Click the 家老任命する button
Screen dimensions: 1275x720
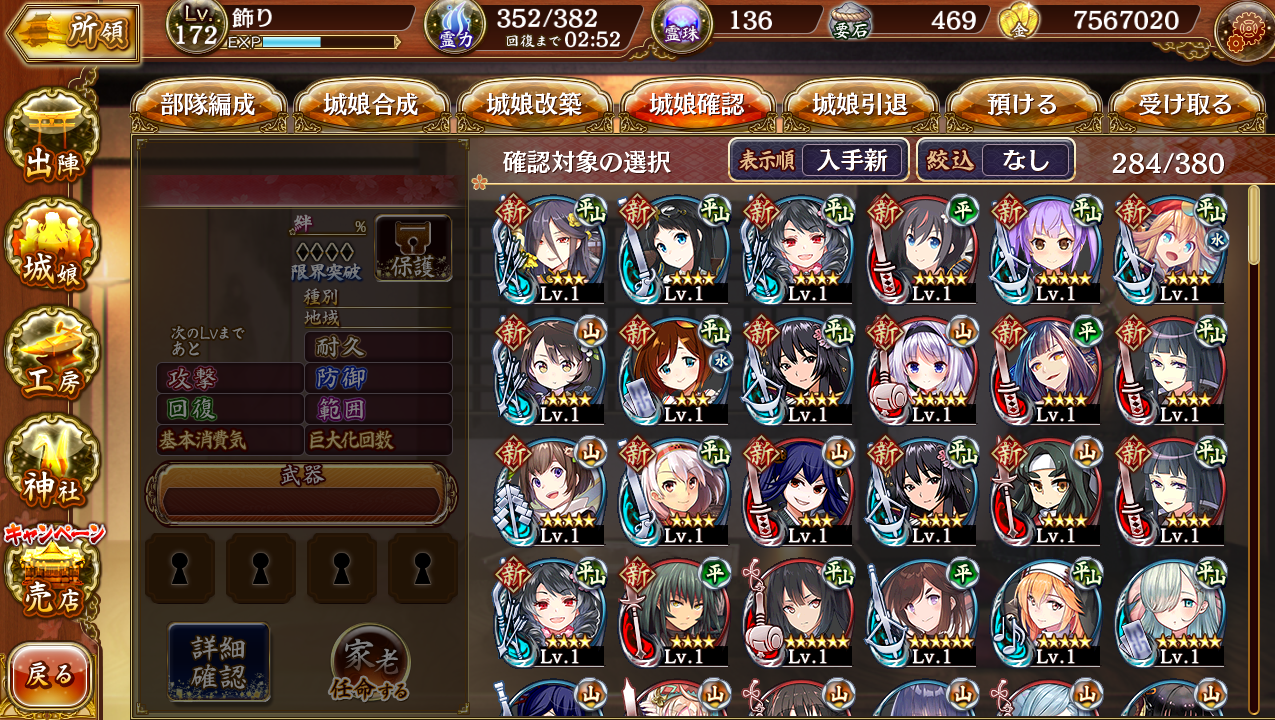370,664
